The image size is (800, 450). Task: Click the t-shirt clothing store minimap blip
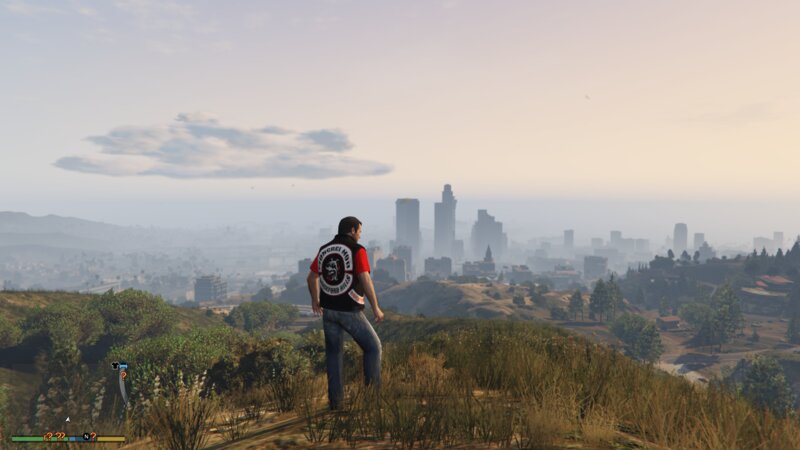coord(115,366)
